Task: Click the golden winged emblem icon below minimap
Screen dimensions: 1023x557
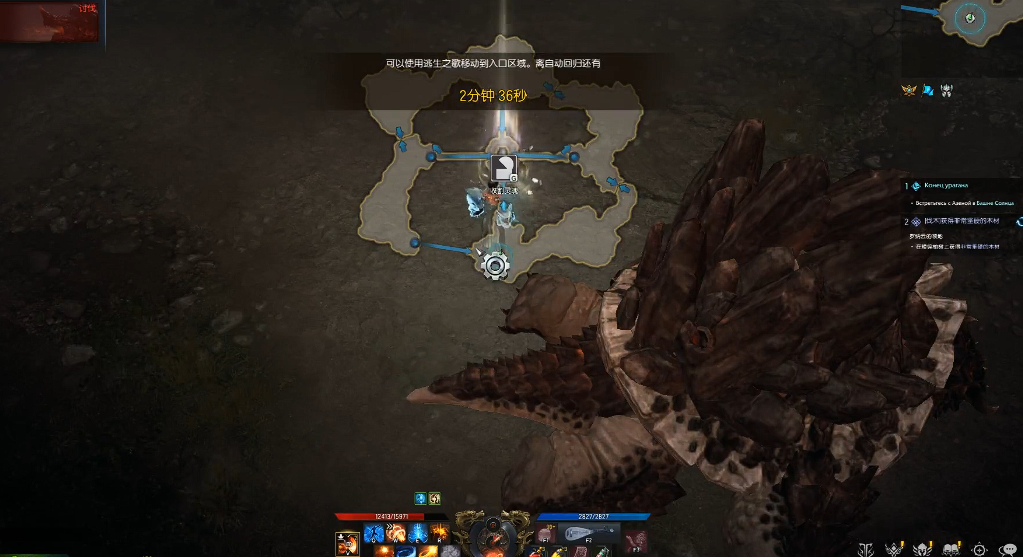Action: pyautogui.click(x=909, y=90)
